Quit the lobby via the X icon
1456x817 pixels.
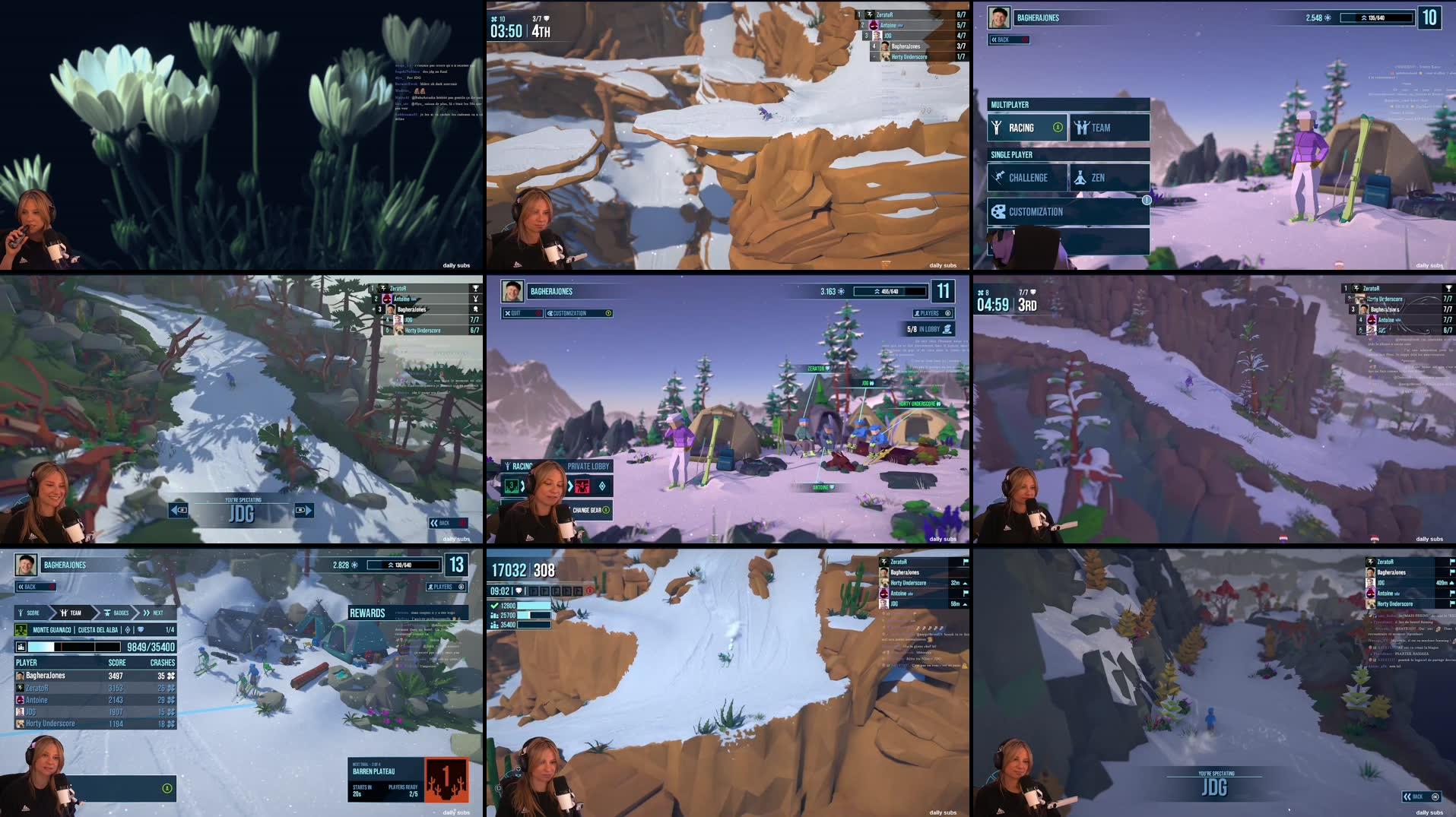pos(508,312)
